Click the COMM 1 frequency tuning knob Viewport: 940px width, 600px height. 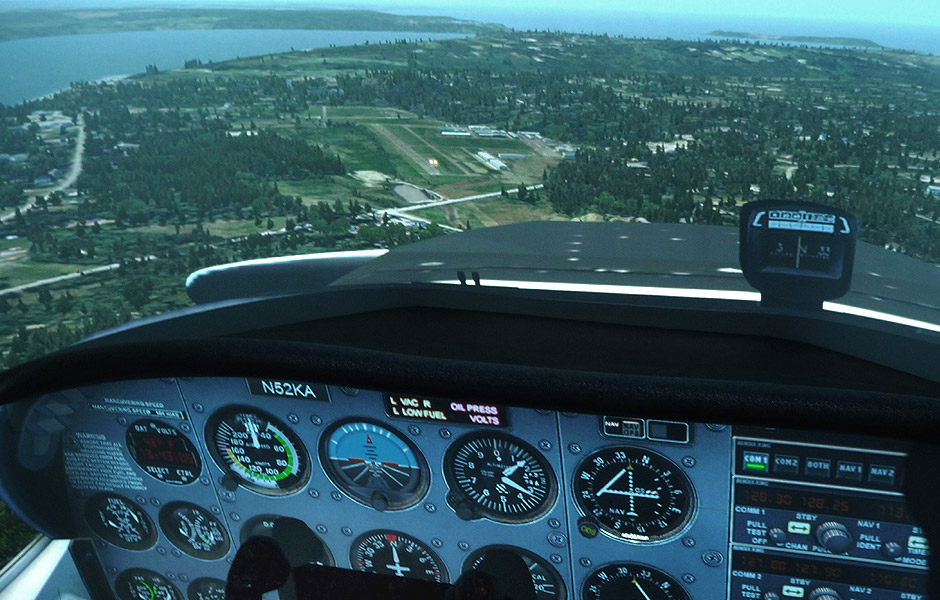(832, 535)
